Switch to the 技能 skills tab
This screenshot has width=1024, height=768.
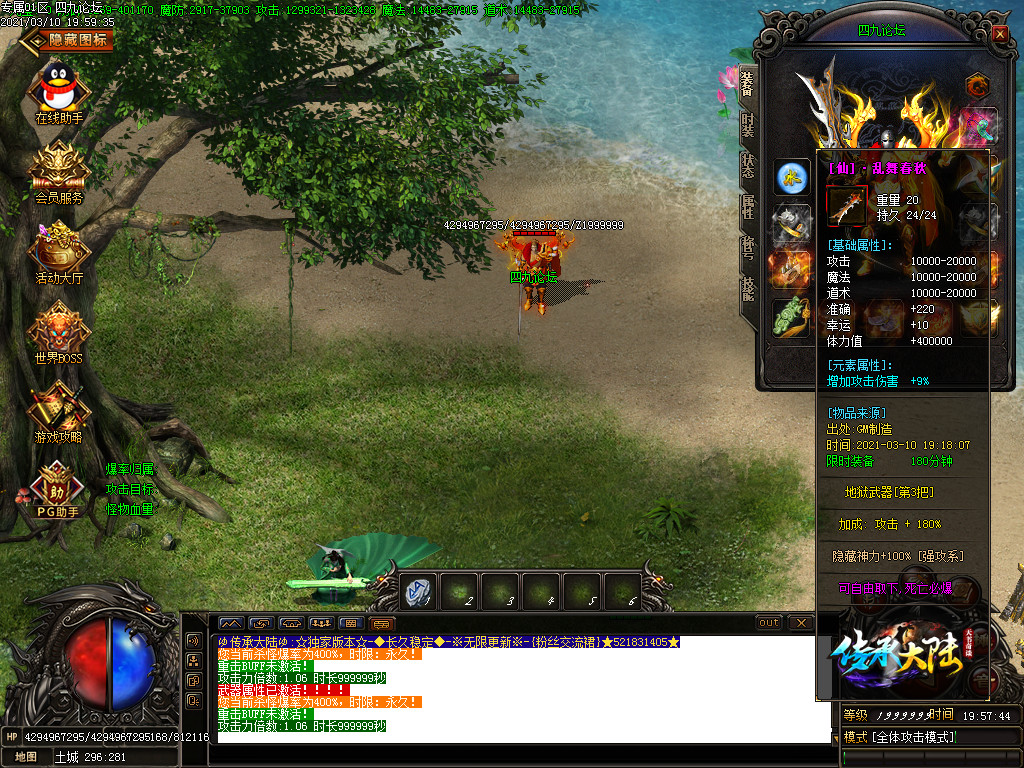747,290
